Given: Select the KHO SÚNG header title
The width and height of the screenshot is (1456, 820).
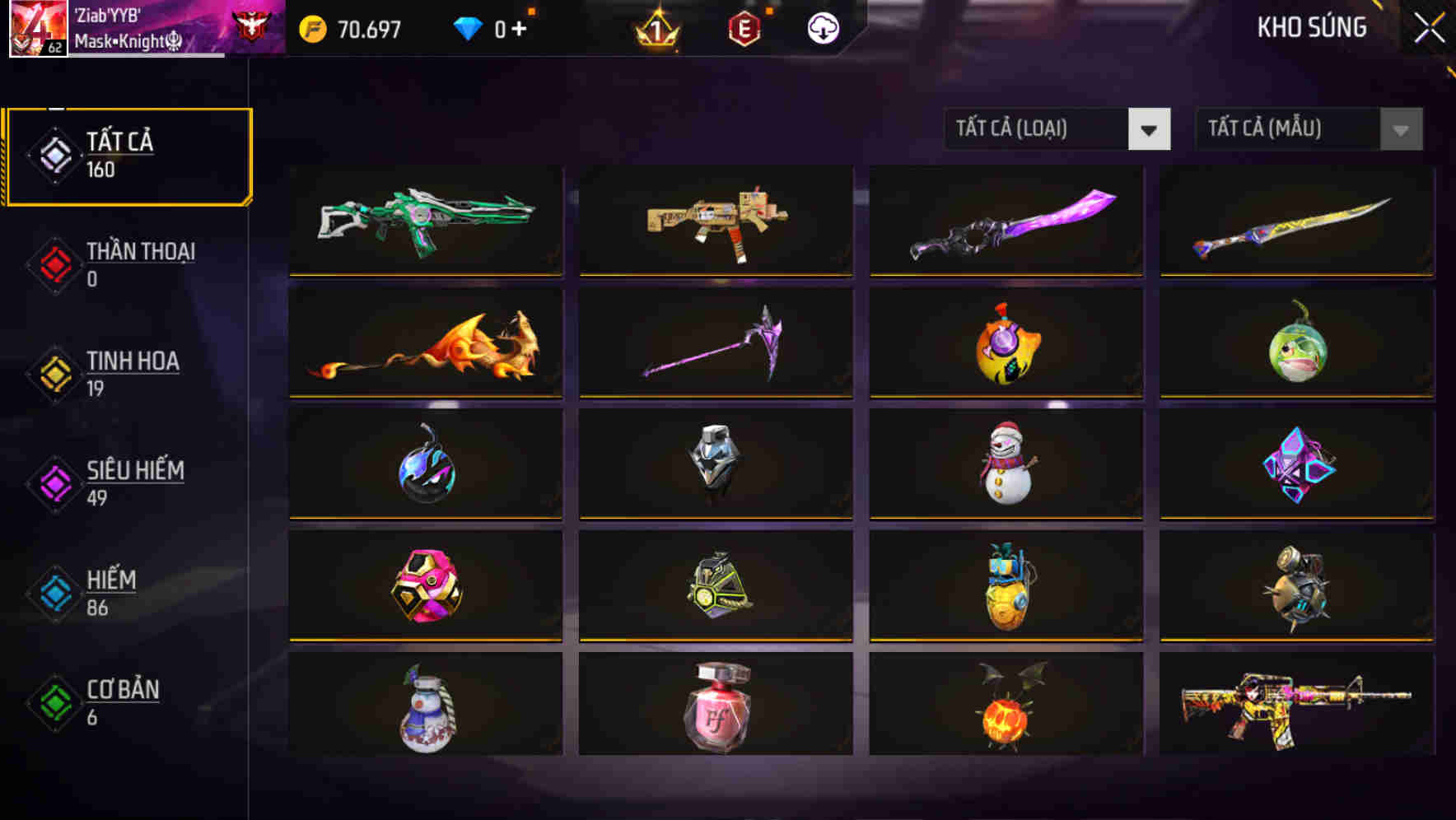Looking at the screenshot, I should 1313,27.
